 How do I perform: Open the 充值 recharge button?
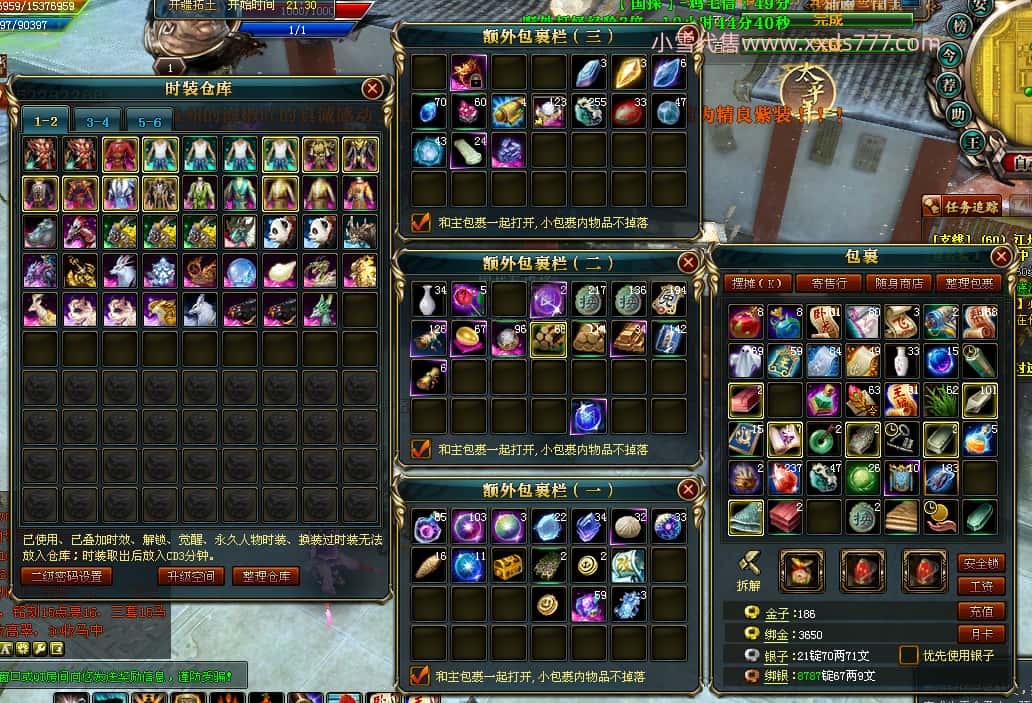(x=981, y=611)
